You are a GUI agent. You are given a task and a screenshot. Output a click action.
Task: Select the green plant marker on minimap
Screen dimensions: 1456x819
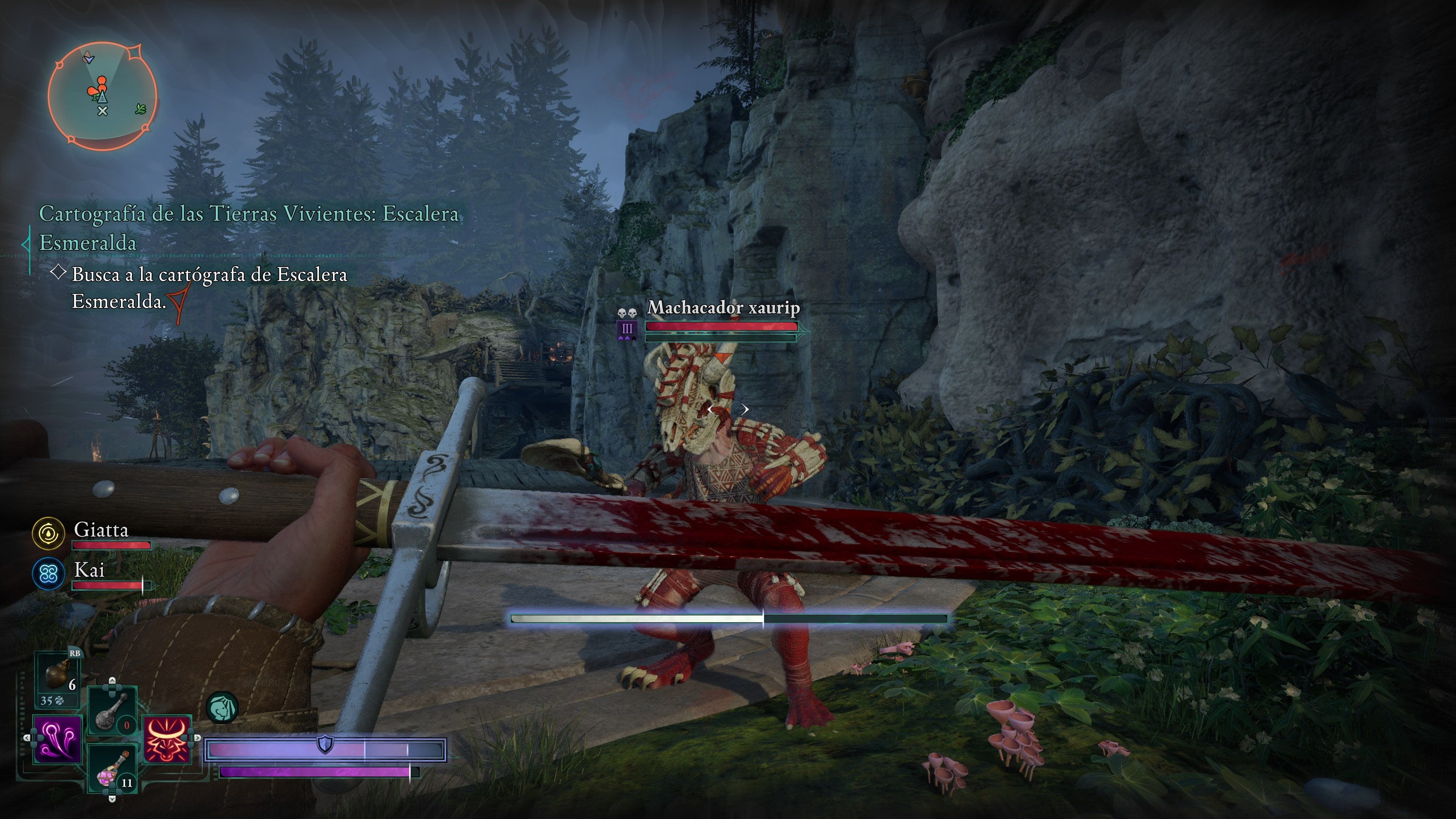click(141, 108)
